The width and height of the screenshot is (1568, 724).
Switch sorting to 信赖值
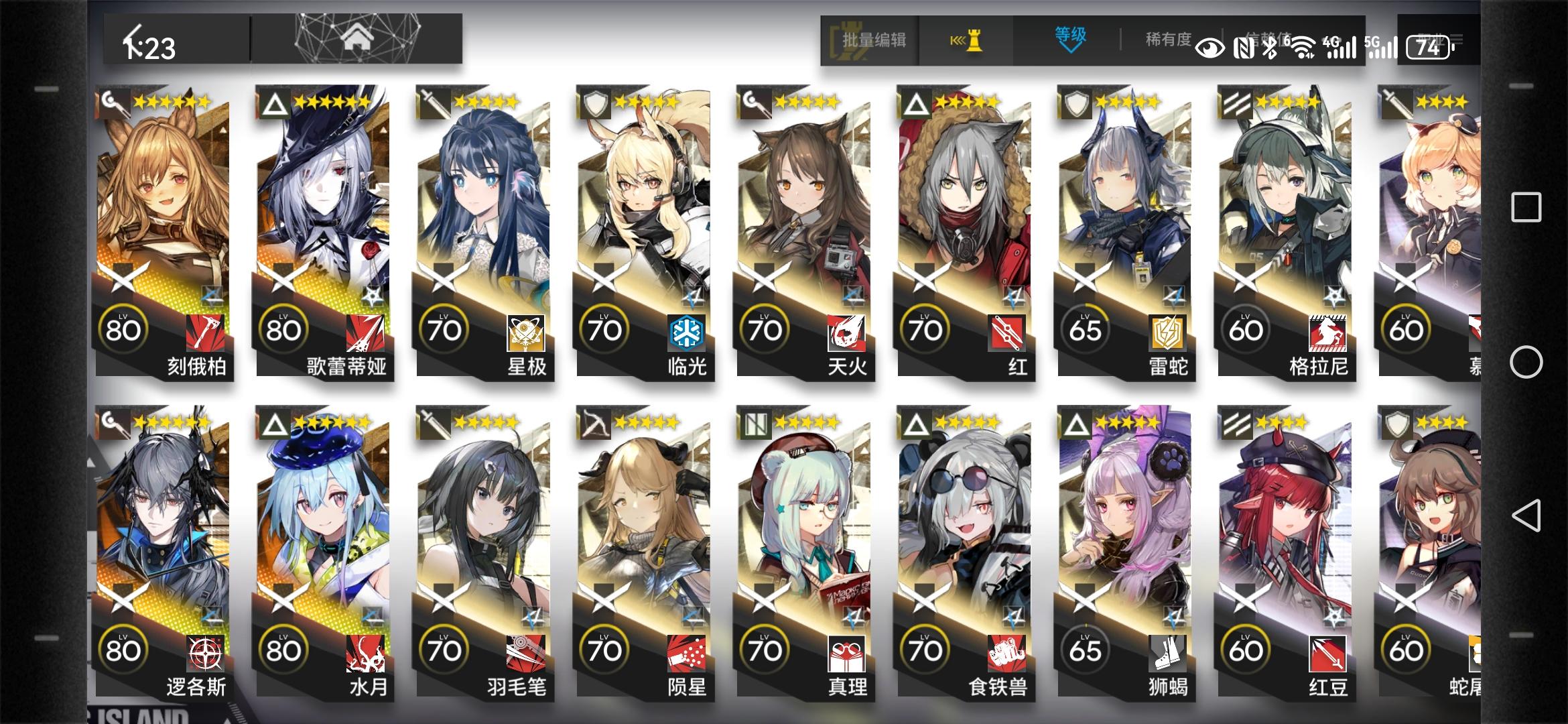point(1270,39)
